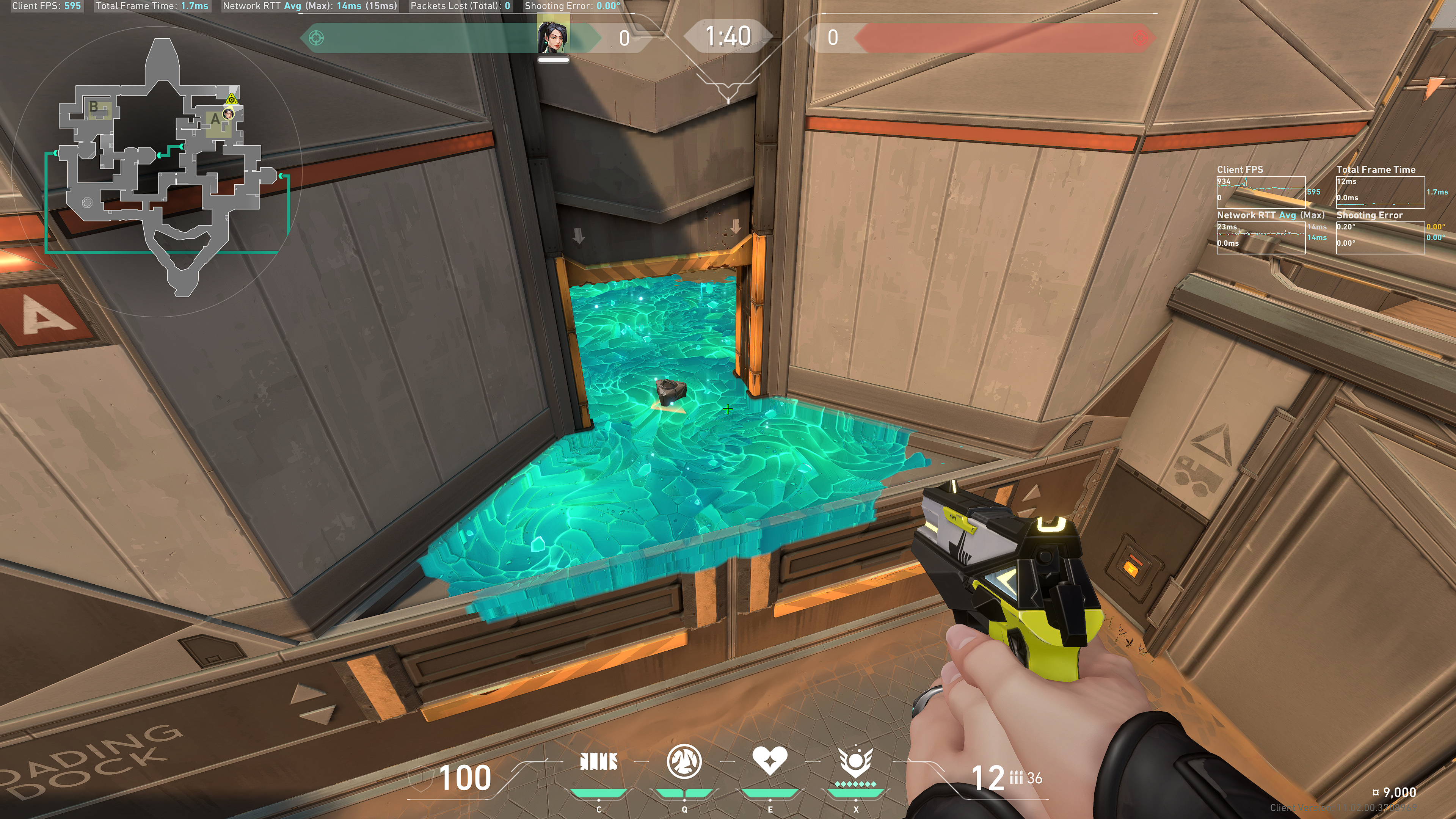
Task: Click the green team emblem in top bar
Action: (x=317, y=38)
